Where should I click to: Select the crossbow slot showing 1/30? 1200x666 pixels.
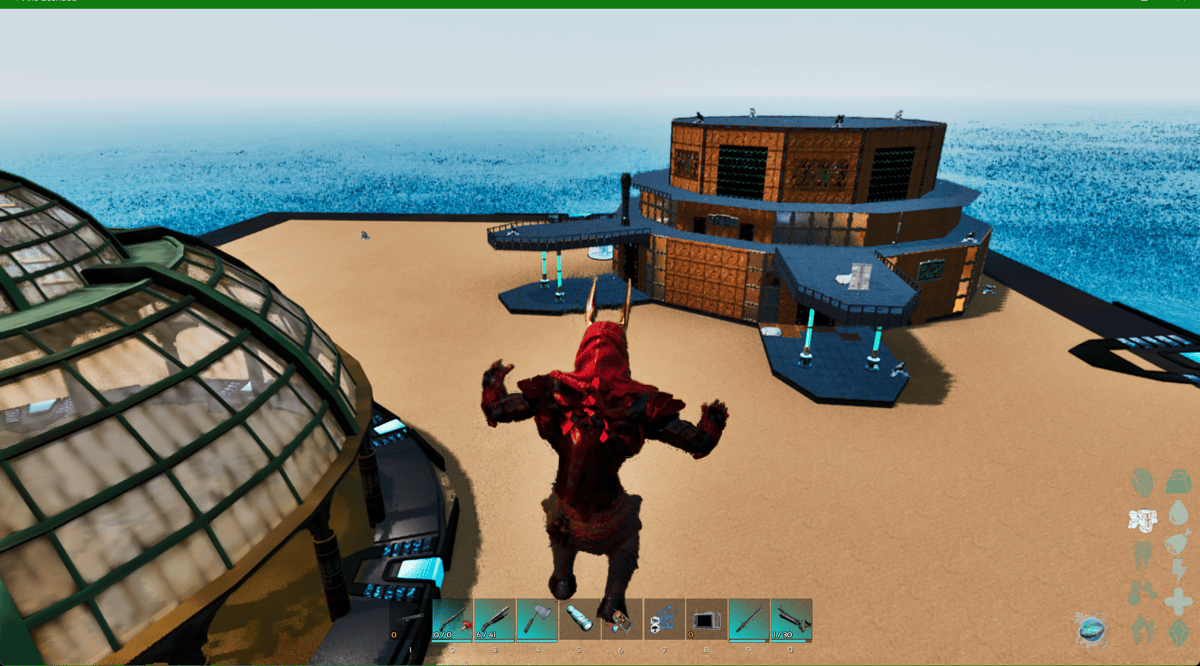pos(791,619)
